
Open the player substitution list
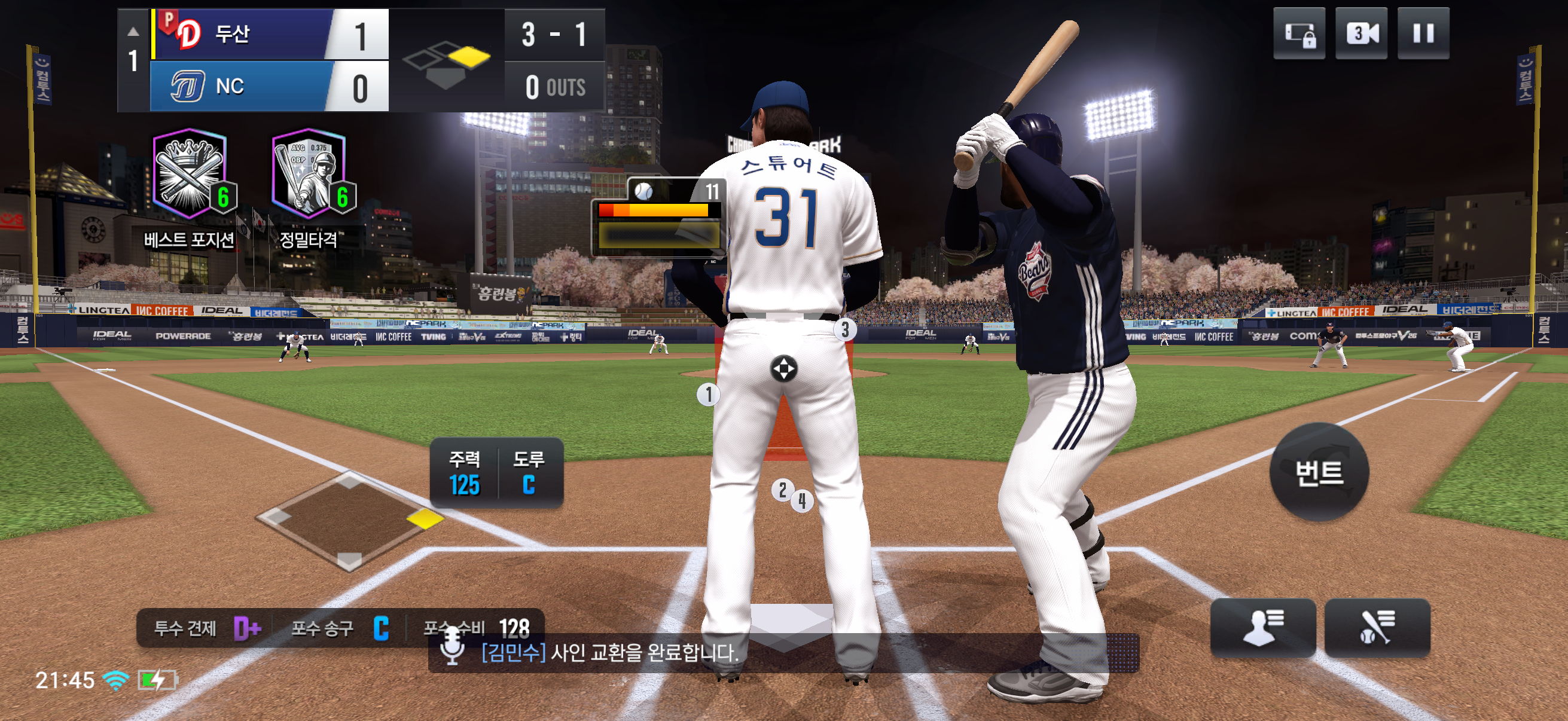point(1262,627)
